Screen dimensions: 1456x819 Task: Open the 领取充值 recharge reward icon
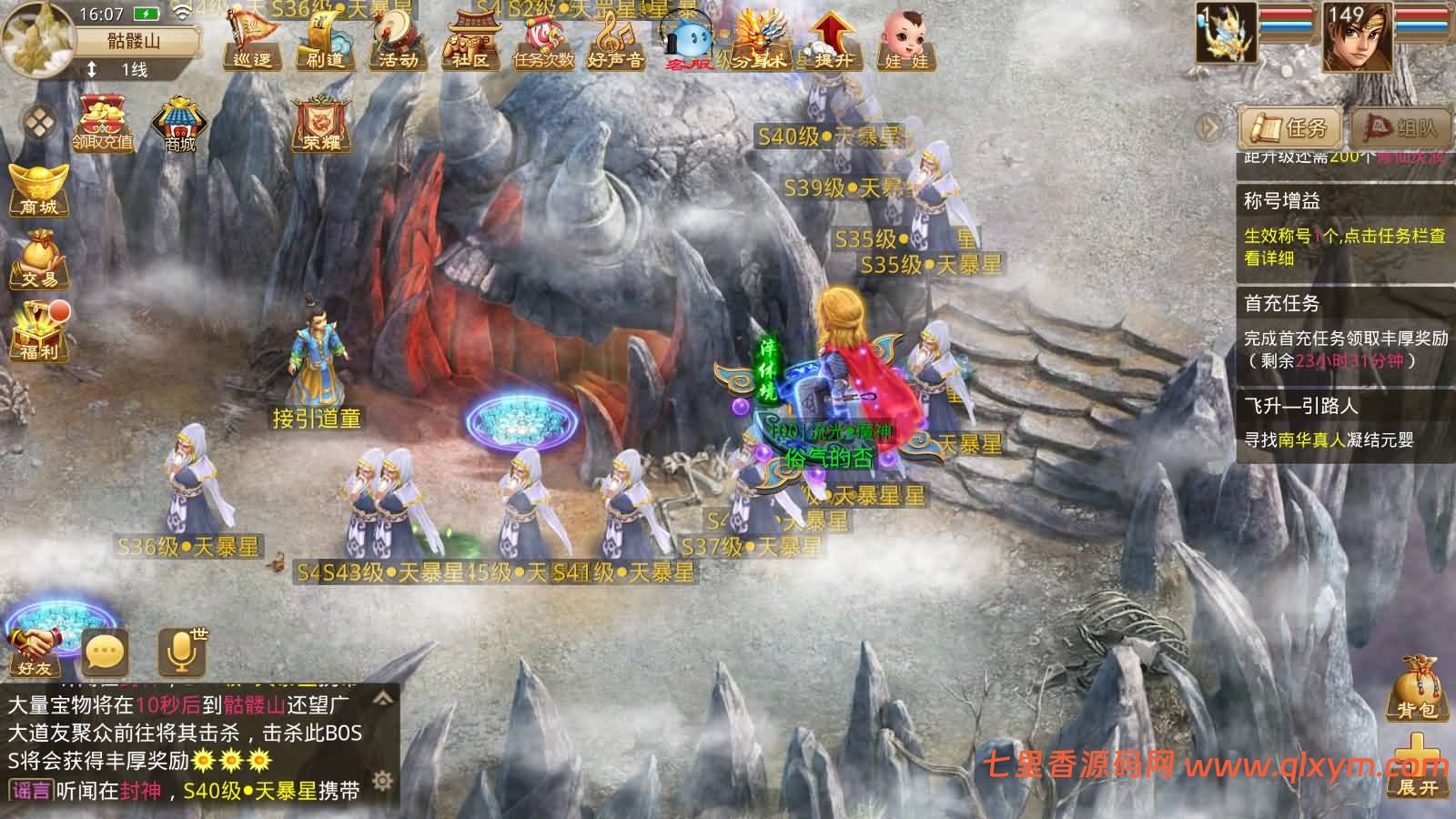tap(103, 123)
